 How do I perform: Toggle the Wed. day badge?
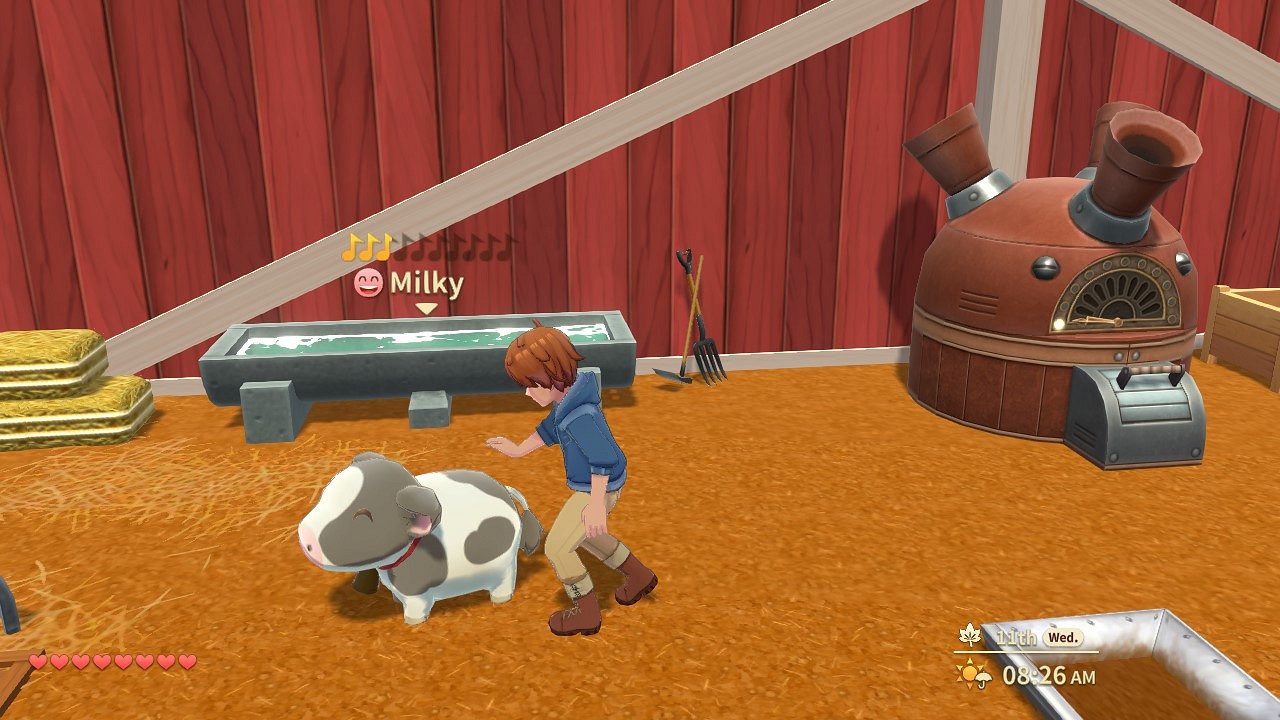1064,637
